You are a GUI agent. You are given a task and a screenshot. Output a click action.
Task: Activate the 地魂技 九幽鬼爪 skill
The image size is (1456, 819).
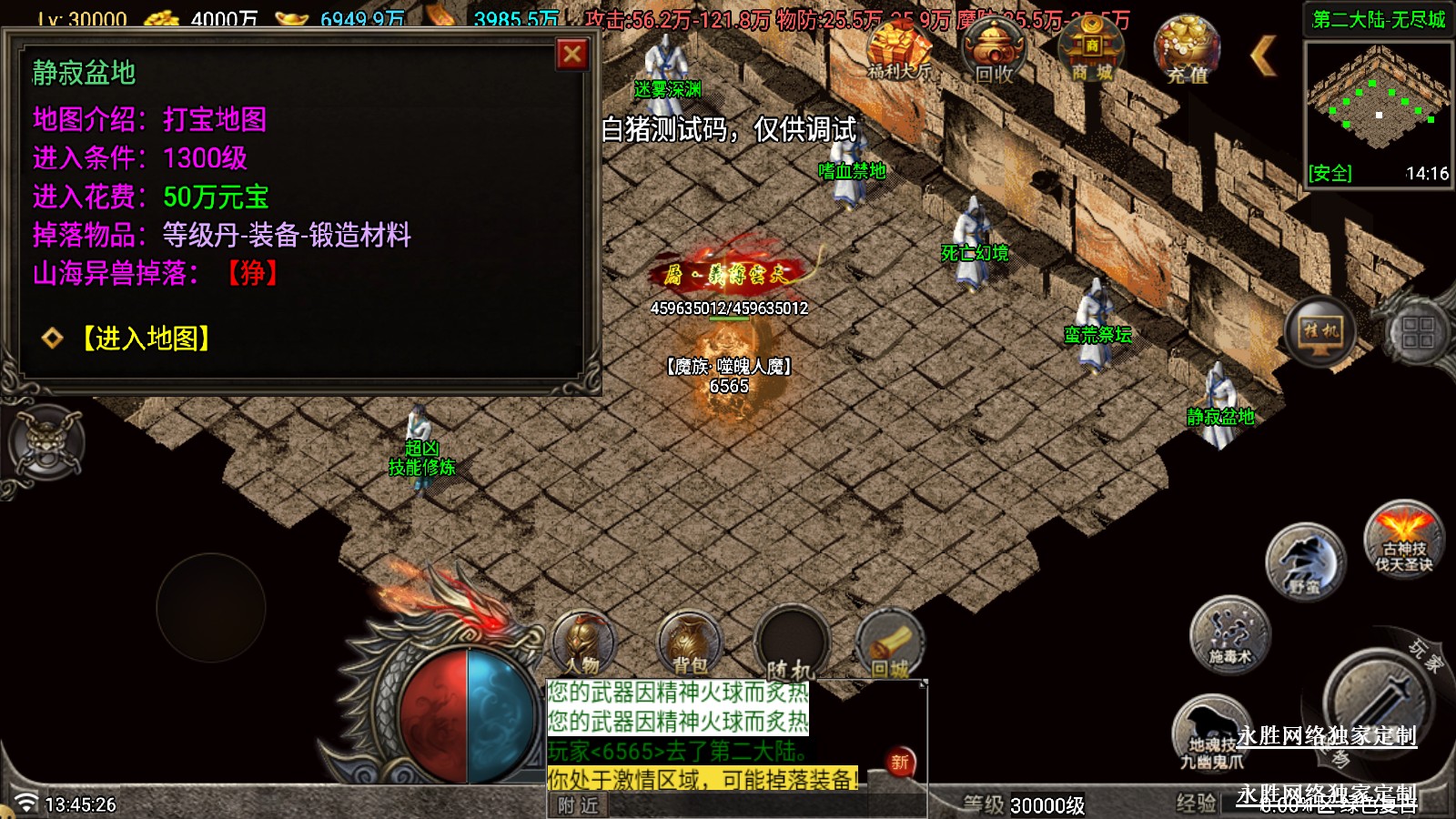pyautogui.click(x=1210, y=733)
